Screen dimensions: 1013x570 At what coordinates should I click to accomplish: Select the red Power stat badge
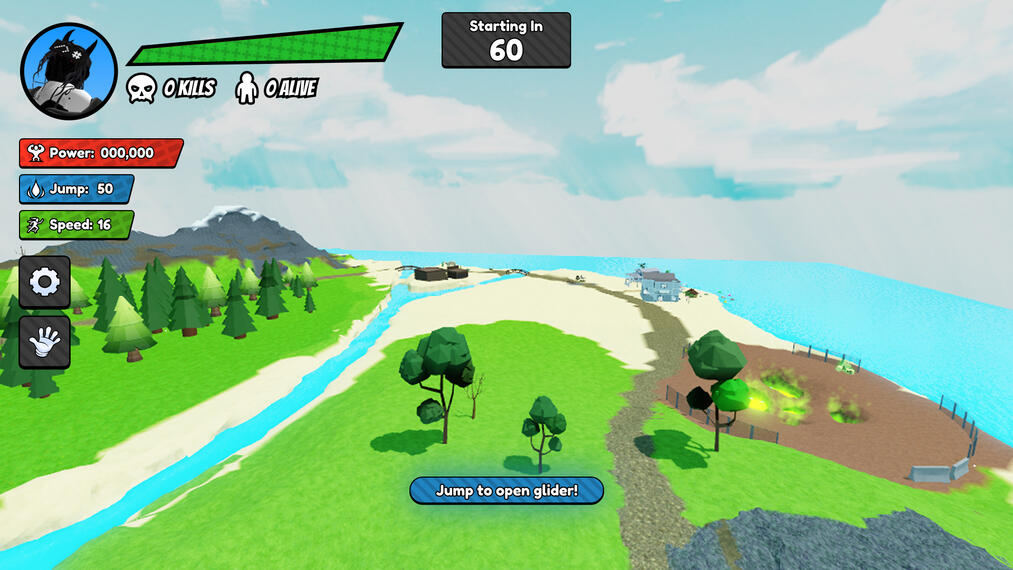click(x=101, y=153)
